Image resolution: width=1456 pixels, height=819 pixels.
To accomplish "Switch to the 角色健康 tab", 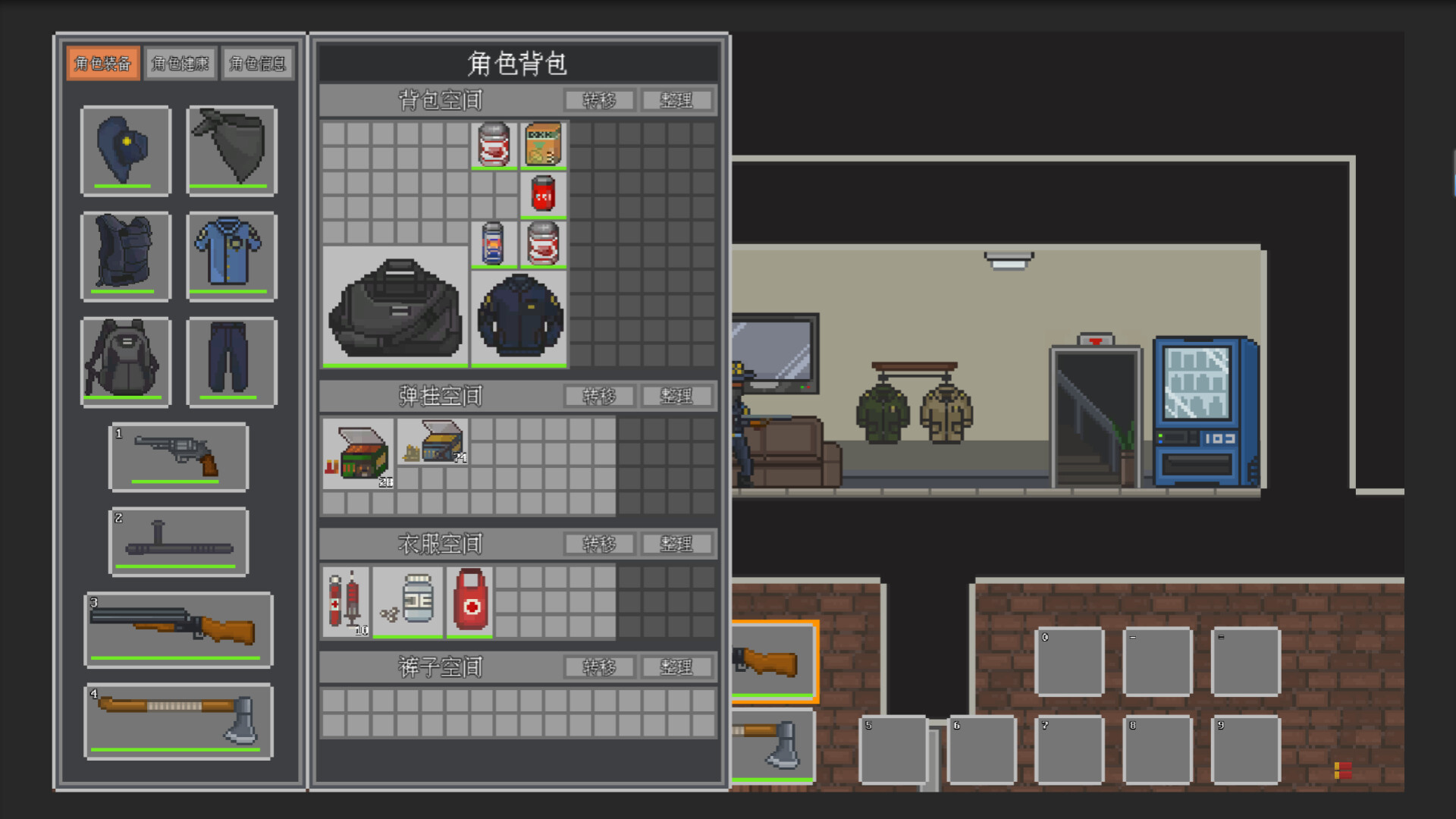I will pos(180,63).
